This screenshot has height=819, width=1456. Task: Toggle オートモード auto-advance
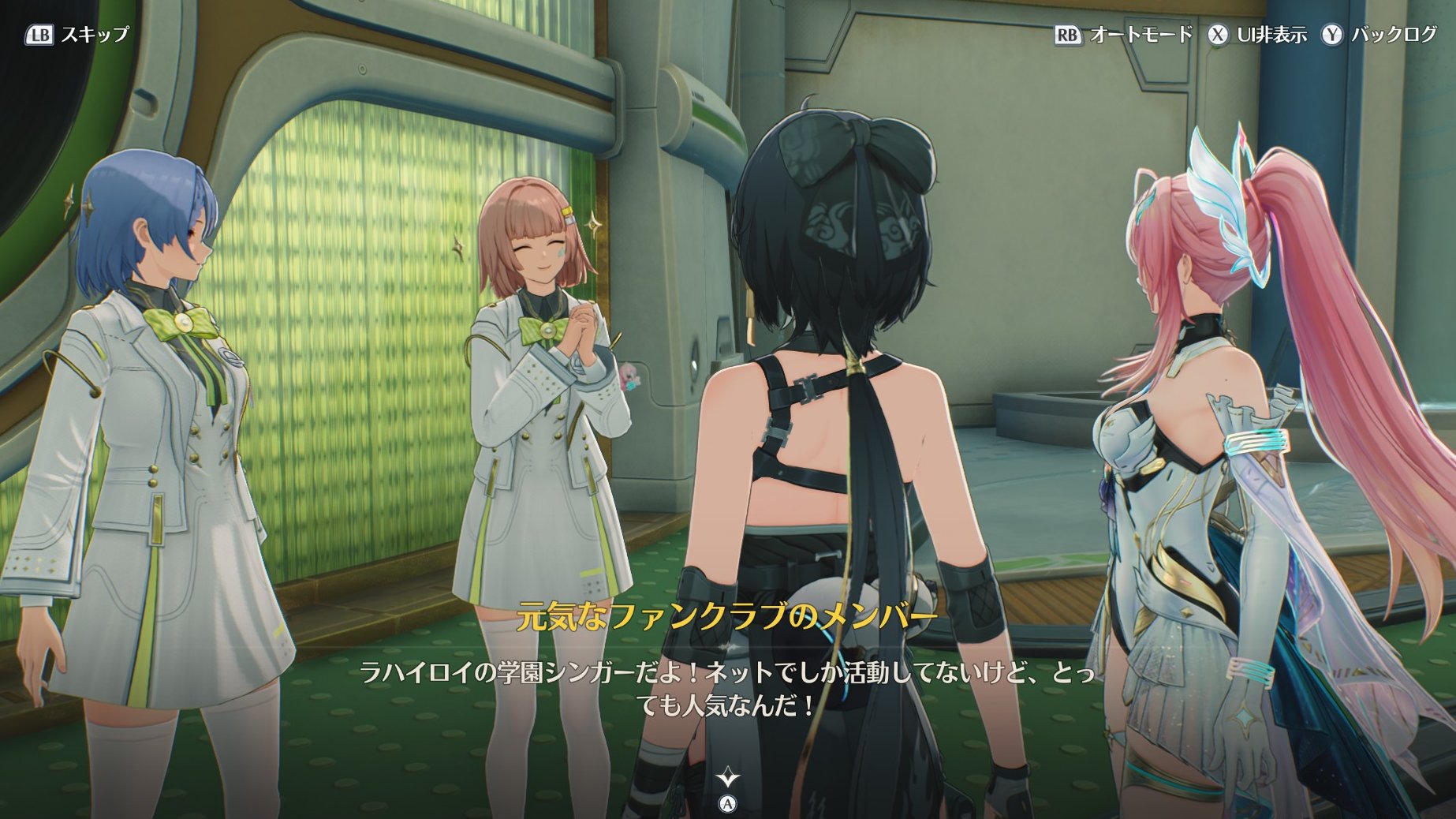point(1123,35)
